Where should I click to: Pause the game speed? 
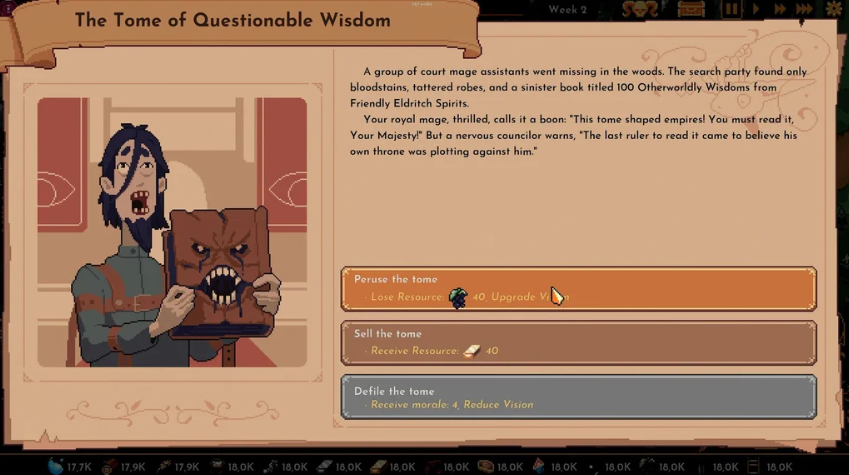tap(732, 10)
